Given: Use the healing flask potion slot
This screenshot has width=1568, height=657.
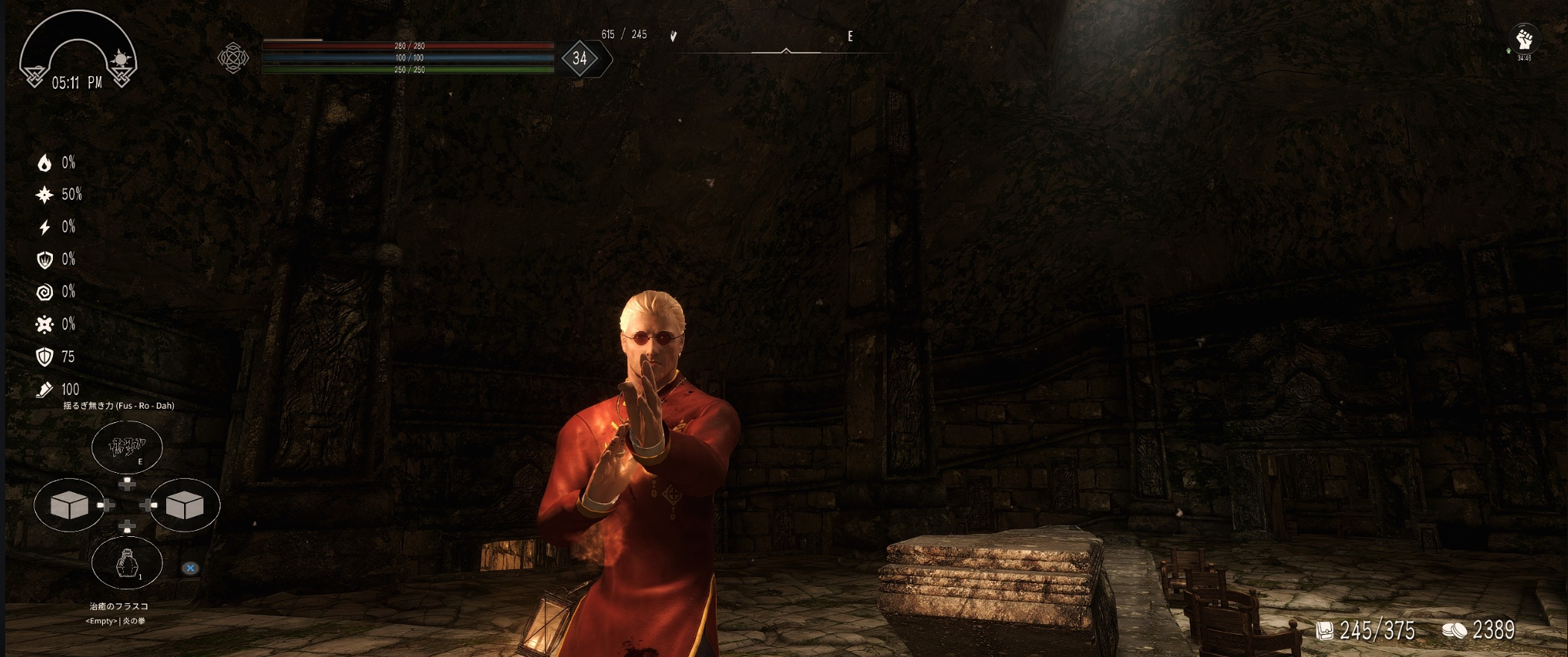Looking at the screenshot, I should 127,563.
